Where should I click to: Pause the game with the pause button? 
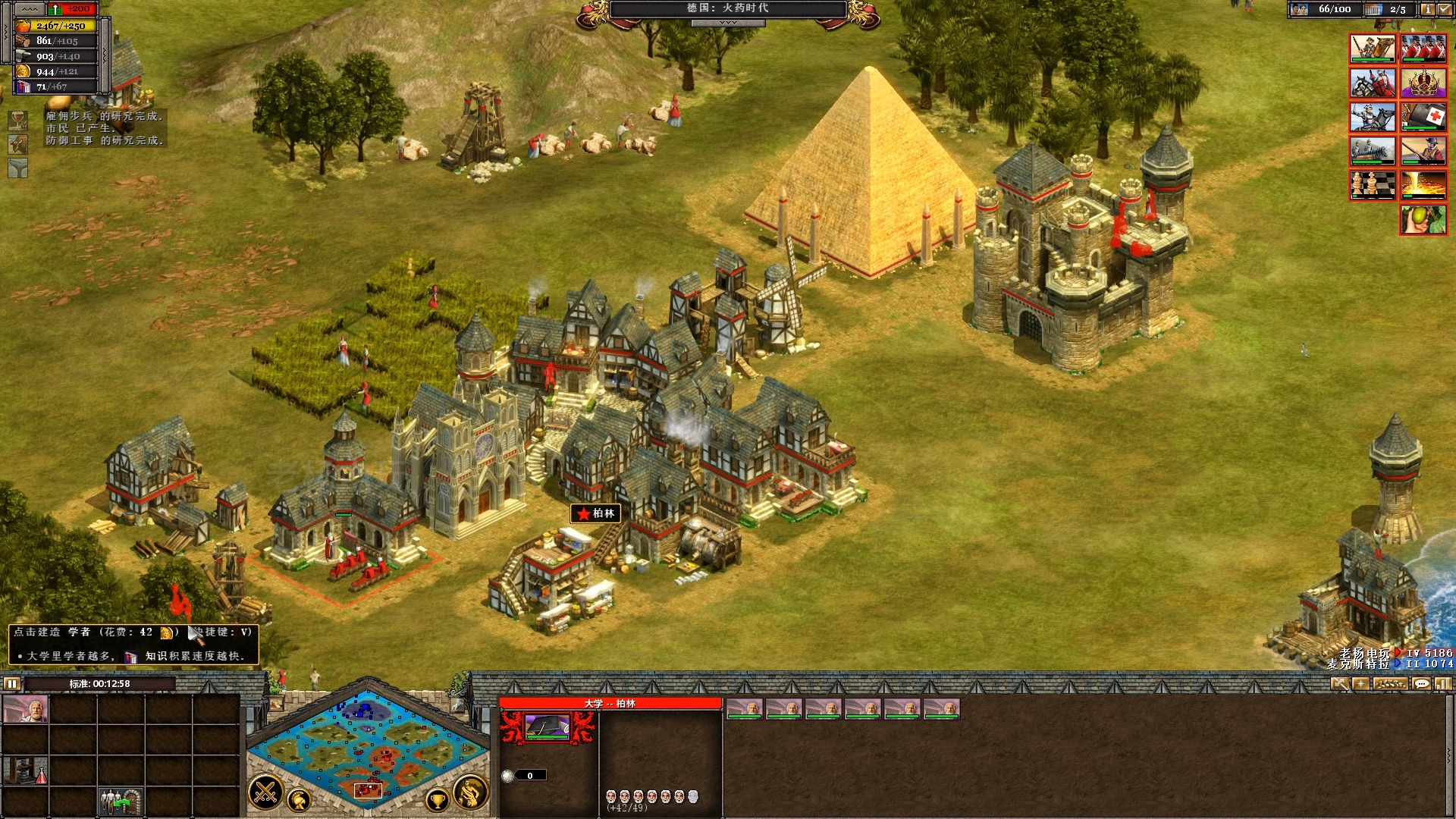tap(11, 684)
